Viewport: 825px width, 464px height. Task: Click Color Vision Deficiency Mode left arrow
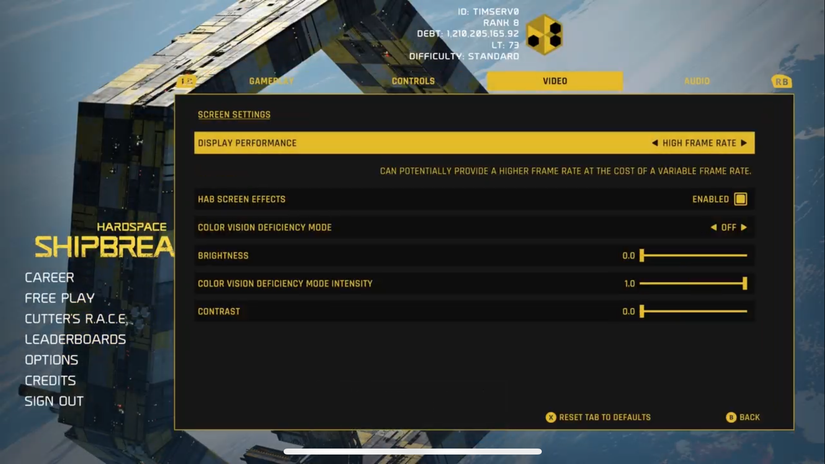(x=713, y=227)
